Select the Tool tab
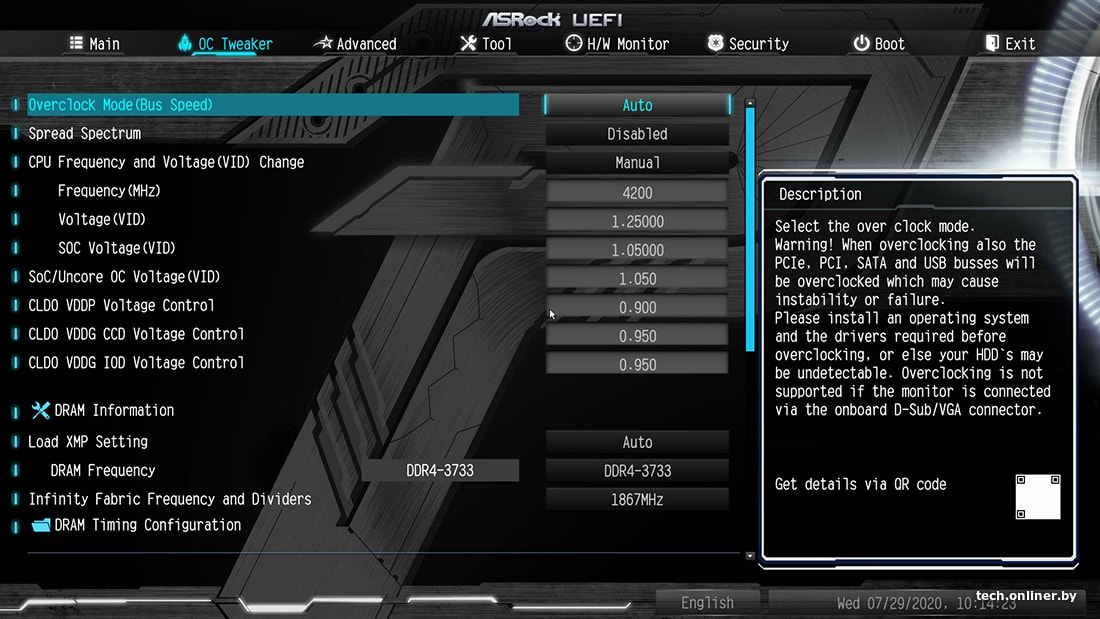Image resolution: width=1100 pixels, height=619 pixels. (486, 44)
